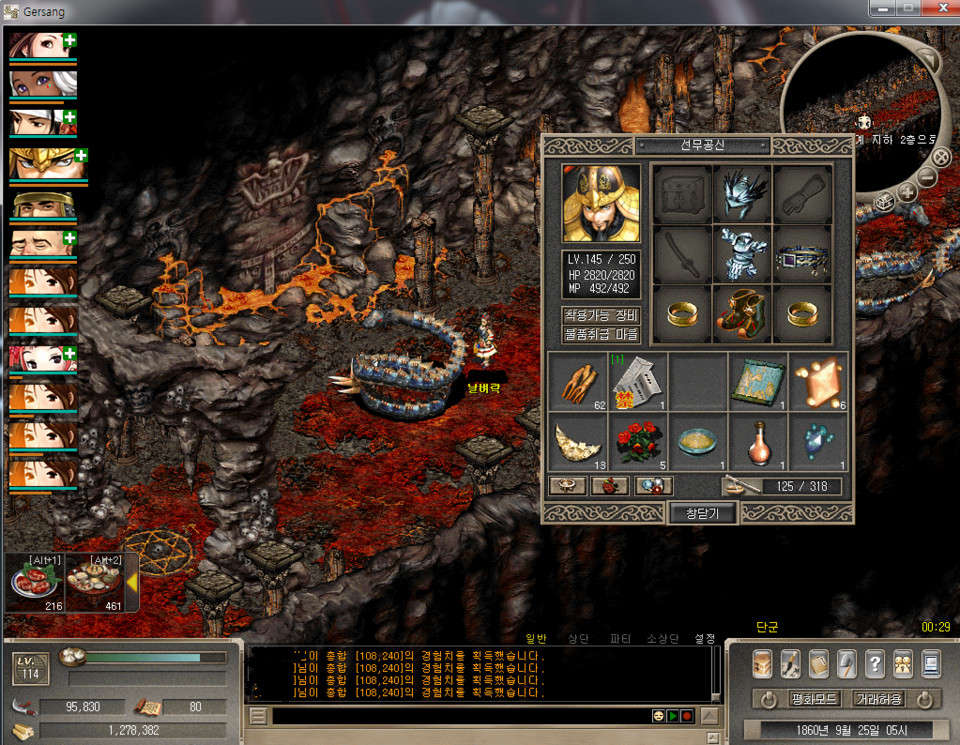Select the red roses item in inventory

(638, 441)
